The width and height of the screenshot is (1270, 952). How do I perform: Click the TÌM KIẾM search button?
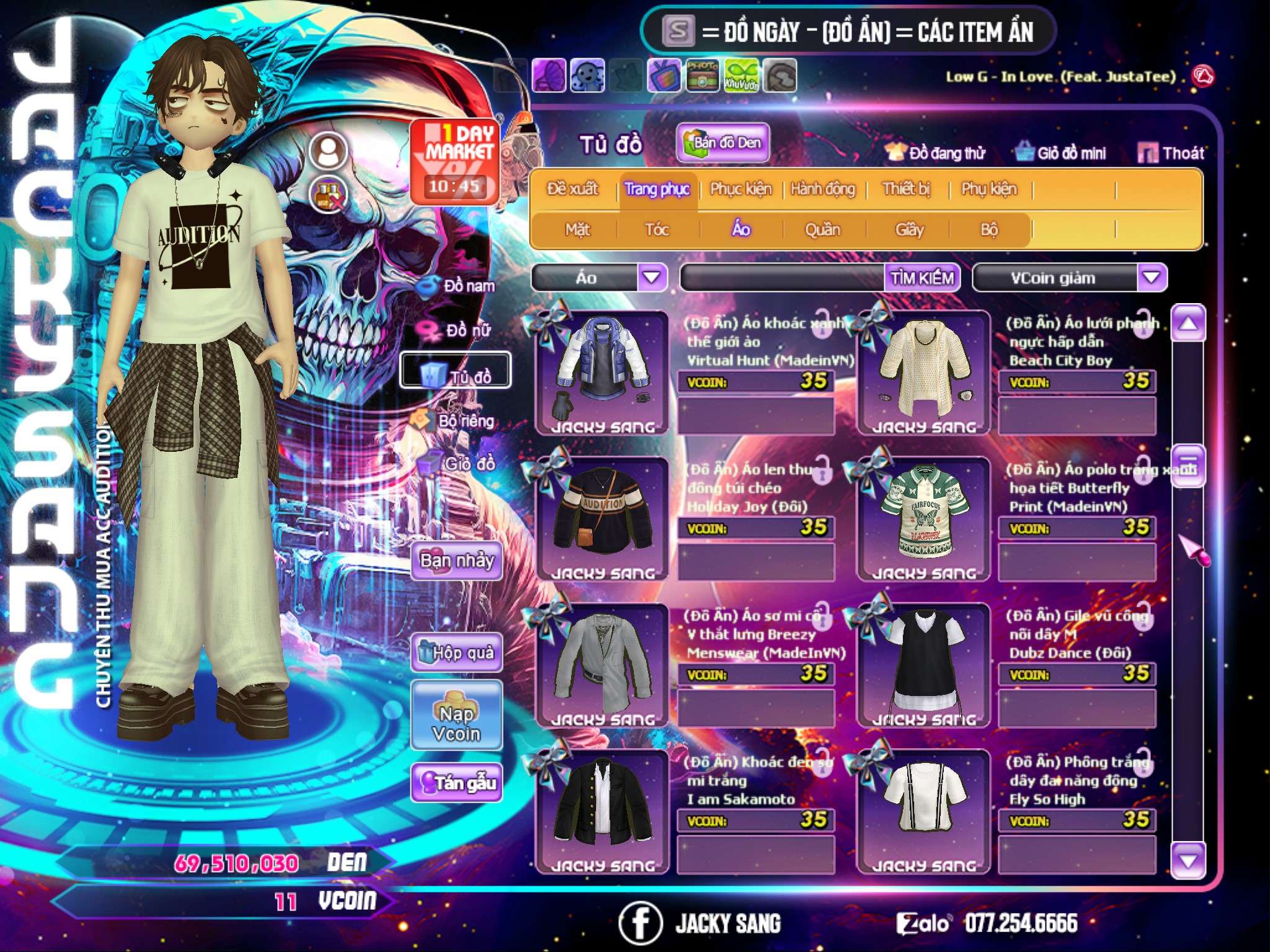click(x=922, y=278)
